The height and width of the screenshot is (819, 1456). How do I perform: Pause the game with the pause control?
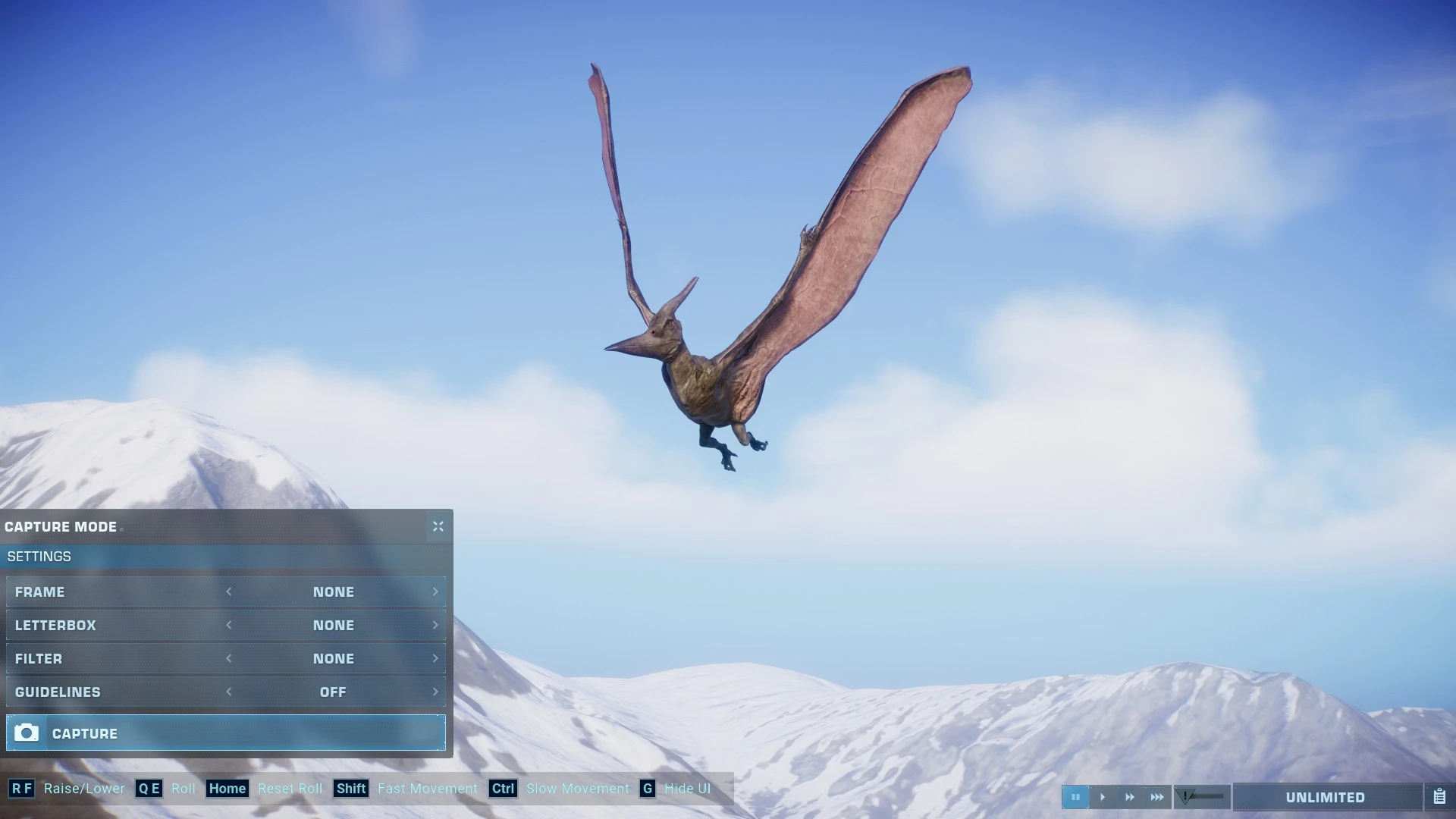click(x=1075, y=797)
